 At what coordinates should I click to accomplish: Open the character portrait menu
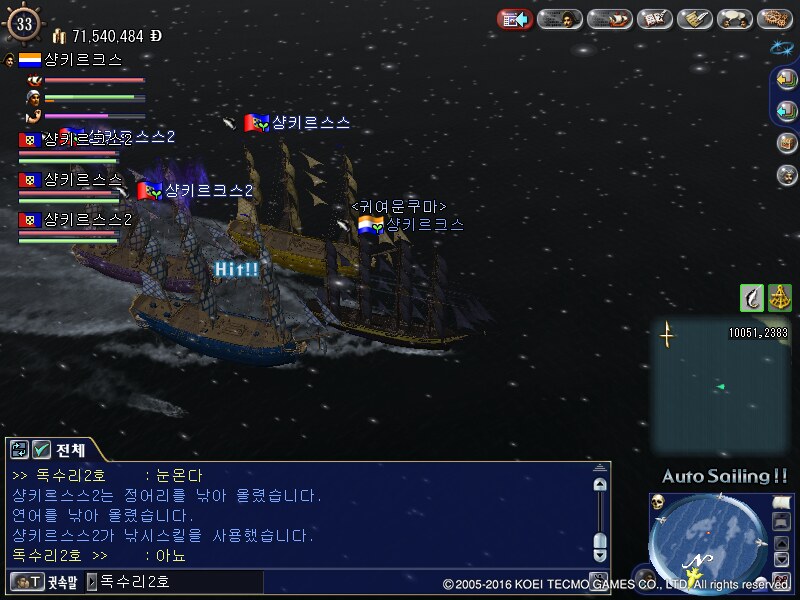(561, 19)
